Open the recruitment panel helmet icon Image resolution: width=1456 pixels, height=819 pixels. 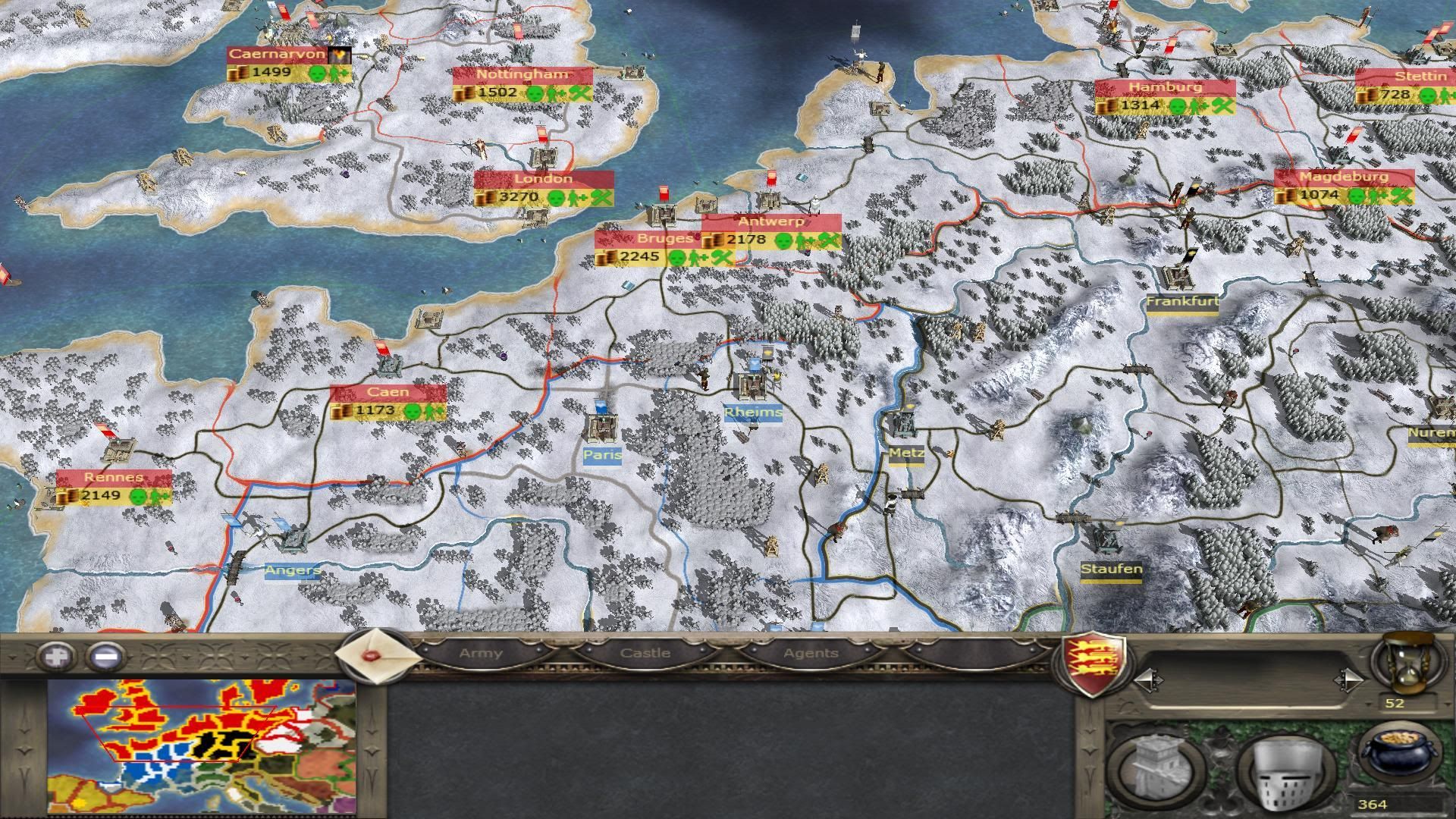pyautogui.click(x=1286, y=770)
